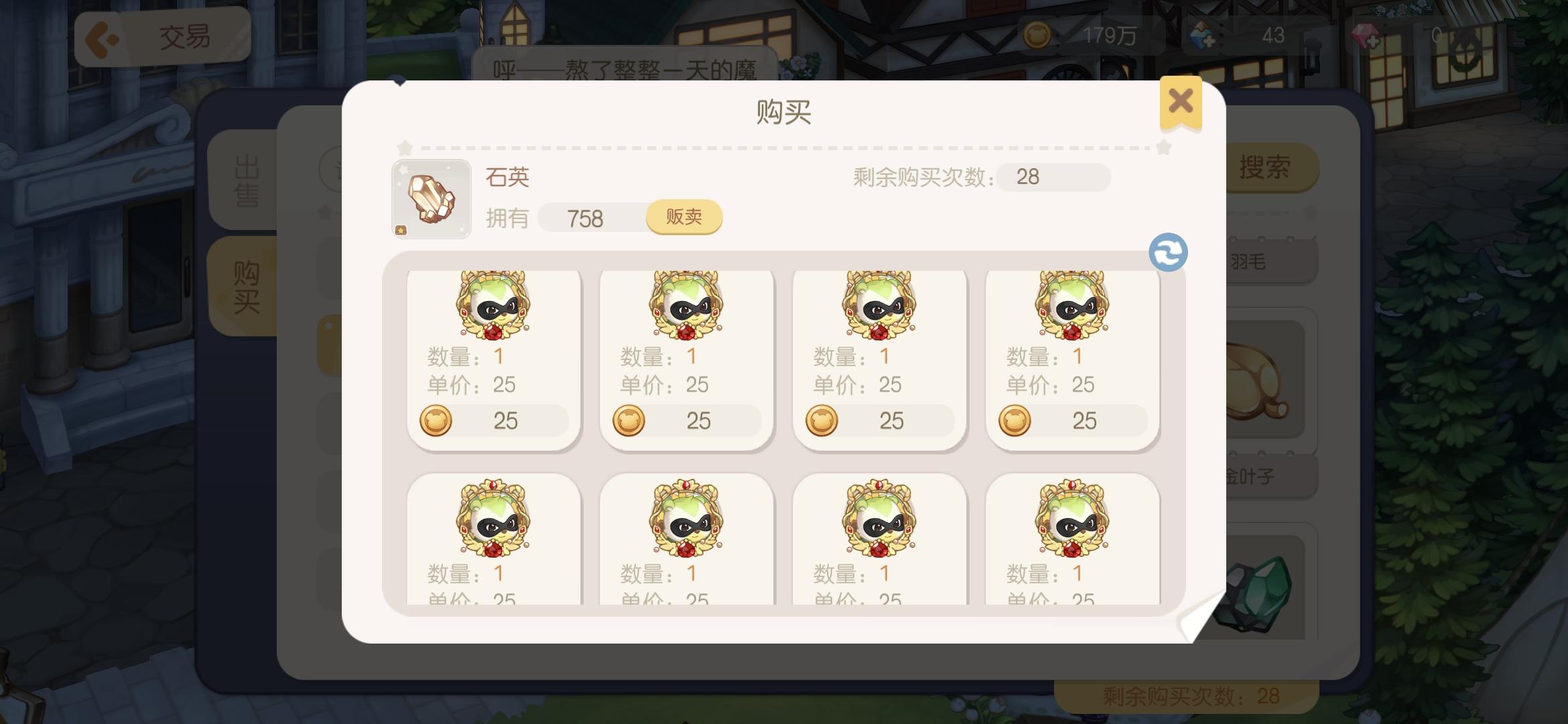This screenshot has height=724, width=1568.
Task: Close the 购买 purchase dialog
Action: (1181, 101)
